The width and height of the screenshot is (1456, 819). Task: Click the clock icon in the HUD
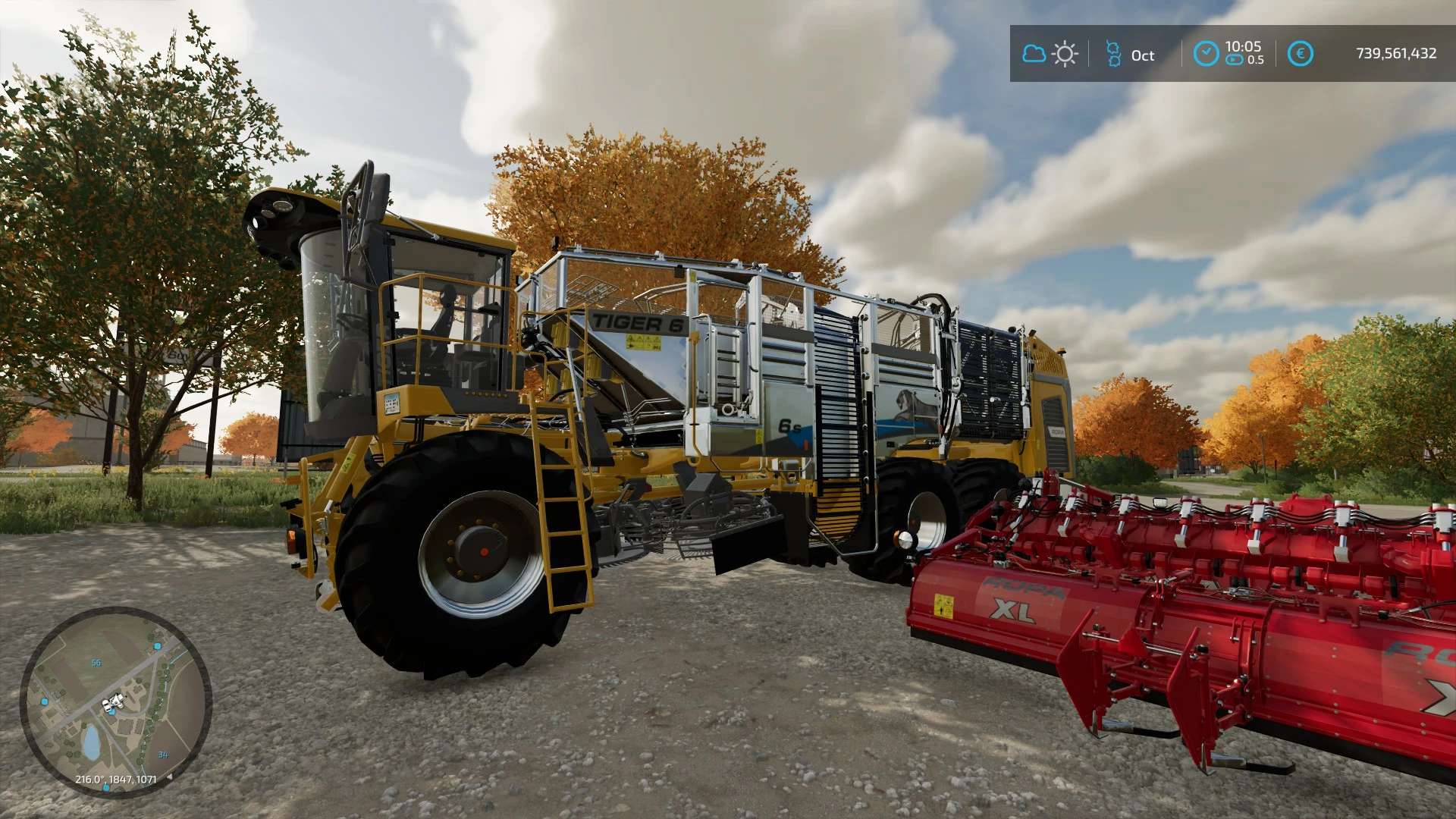pyautogui.click(x=1206, y=54)
